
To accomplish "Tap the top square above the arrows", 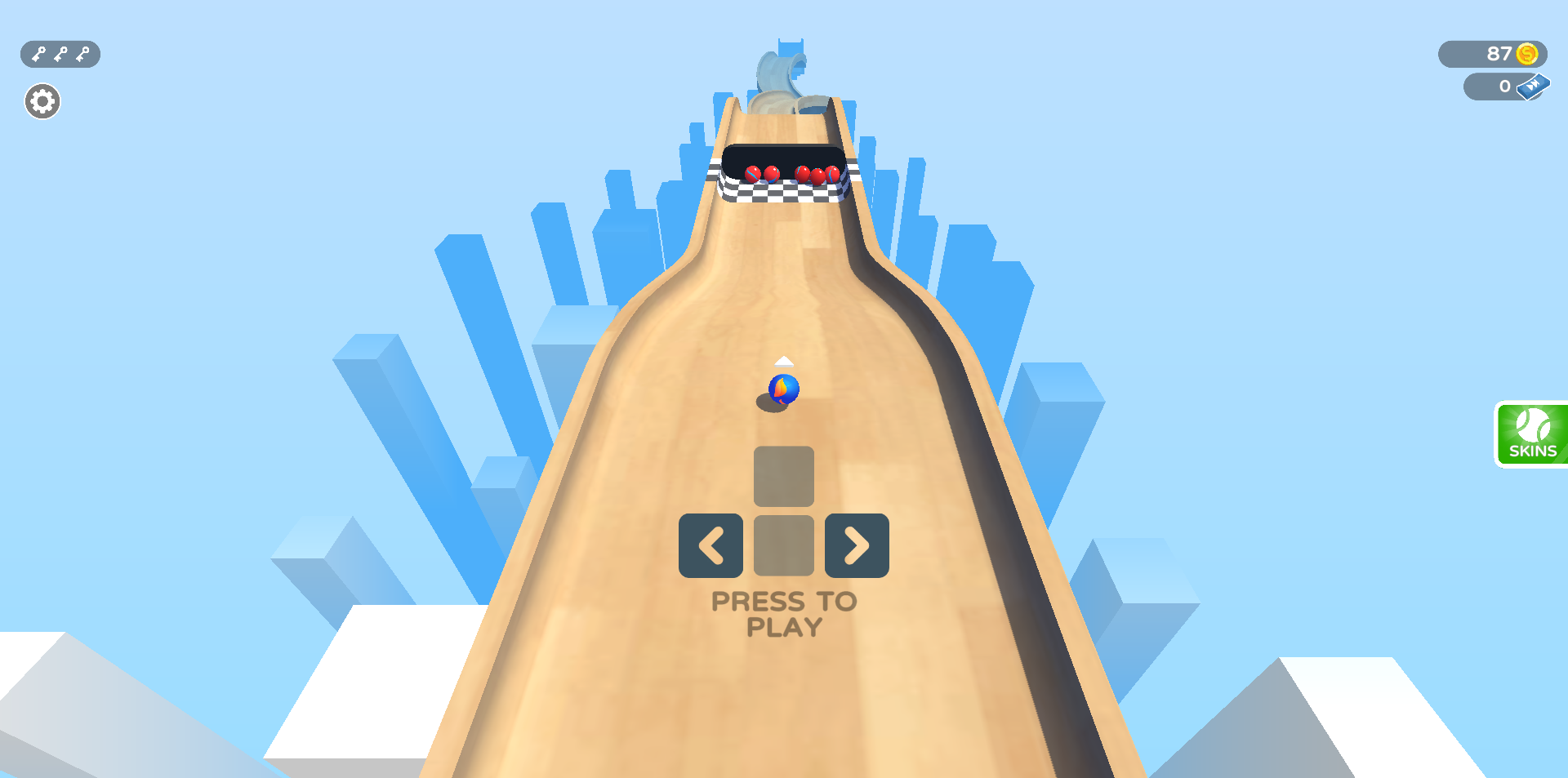I will 783,478.
